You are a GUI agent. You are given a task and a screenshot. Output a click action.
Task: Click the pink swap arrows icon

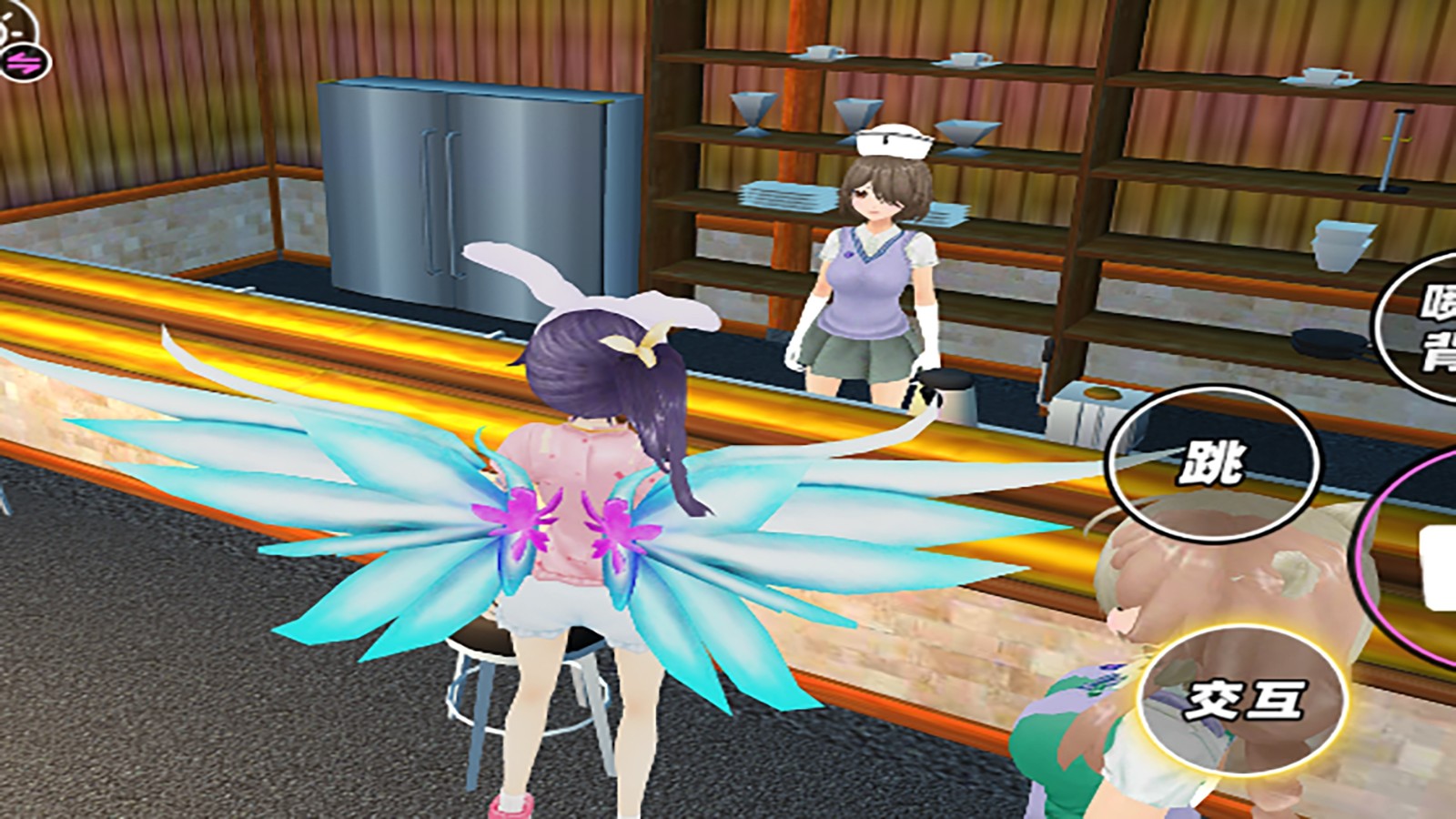22,63
